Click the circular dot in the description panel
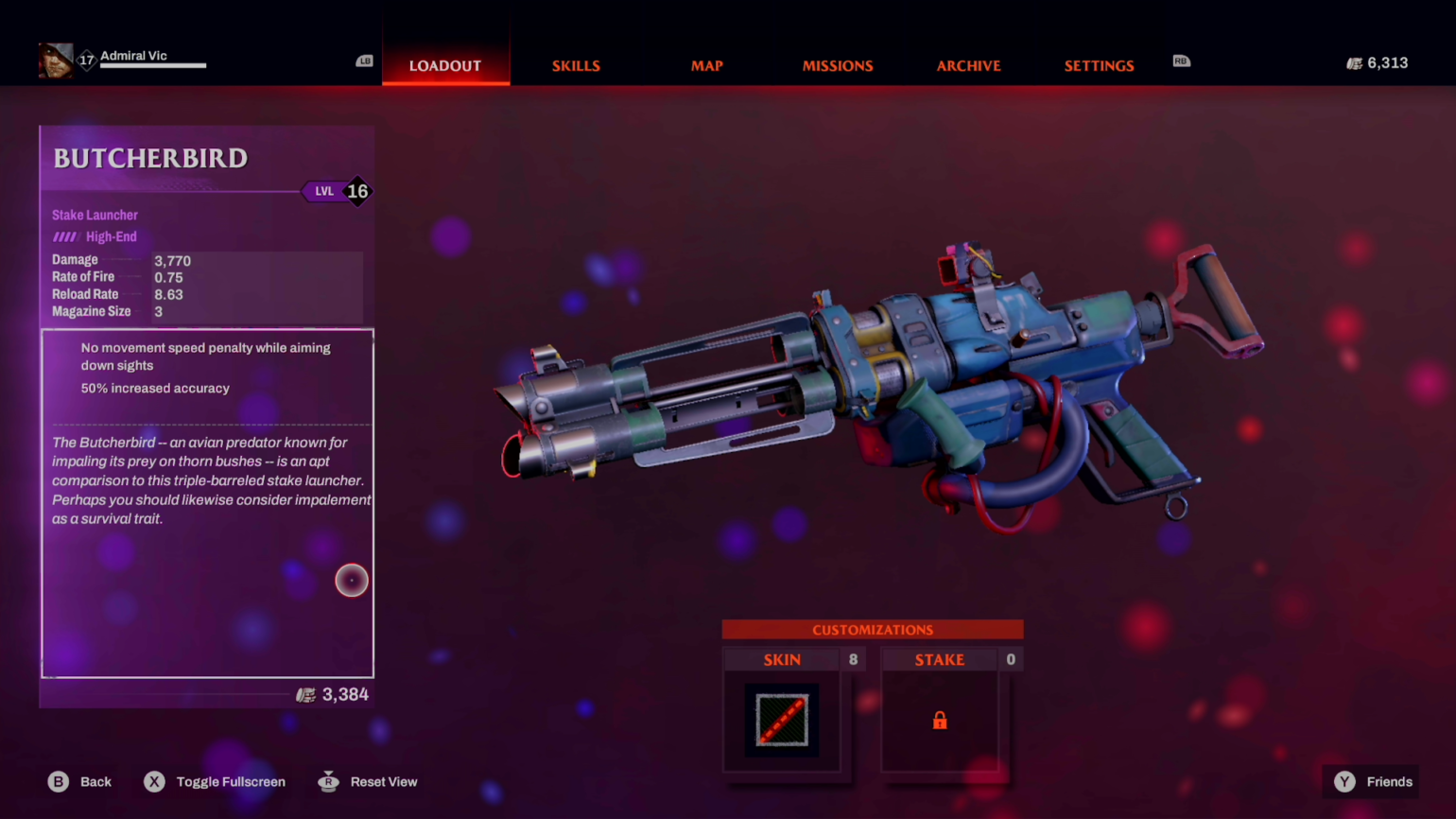The image size is (1456, 819). click(x=351, y=580)
